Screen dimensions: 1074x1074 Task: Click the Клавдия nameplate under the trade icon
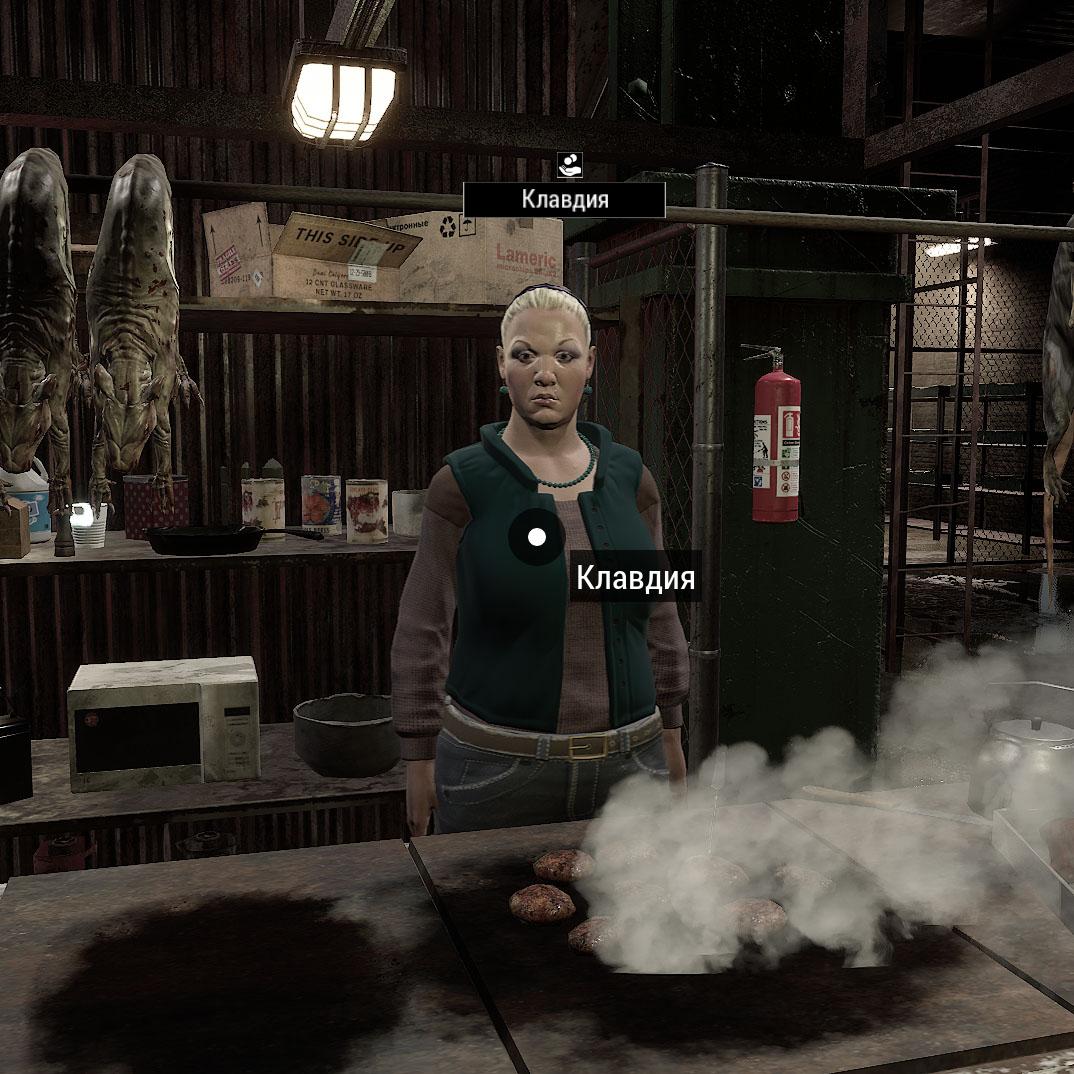coord(564,200)
